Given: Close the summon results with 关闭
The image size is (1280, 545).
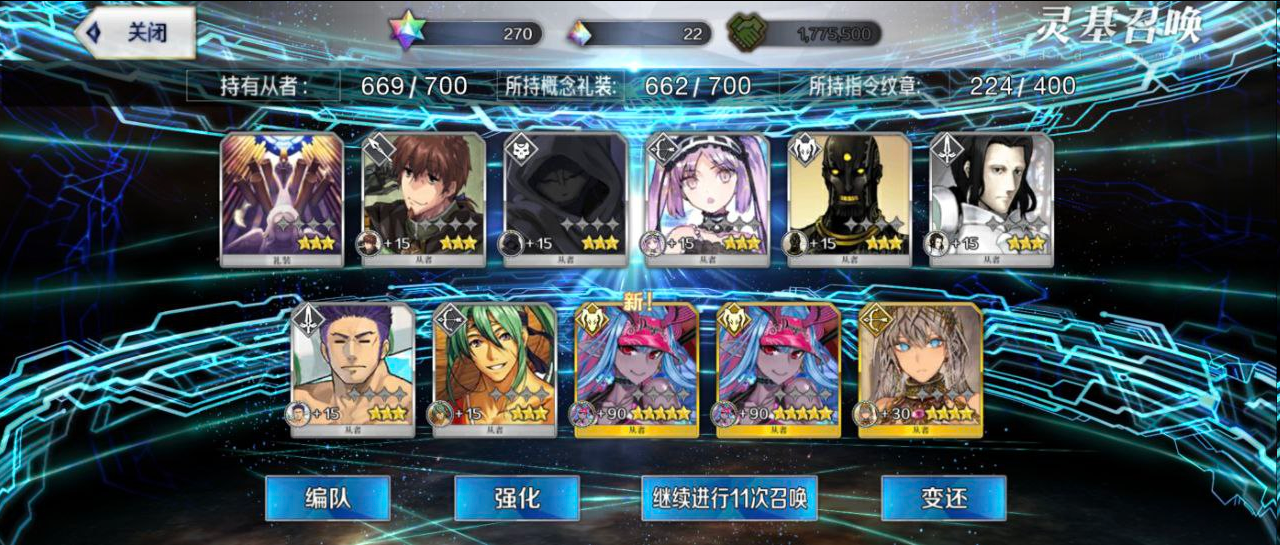Looking at the screenshot, I should (134, 33).
